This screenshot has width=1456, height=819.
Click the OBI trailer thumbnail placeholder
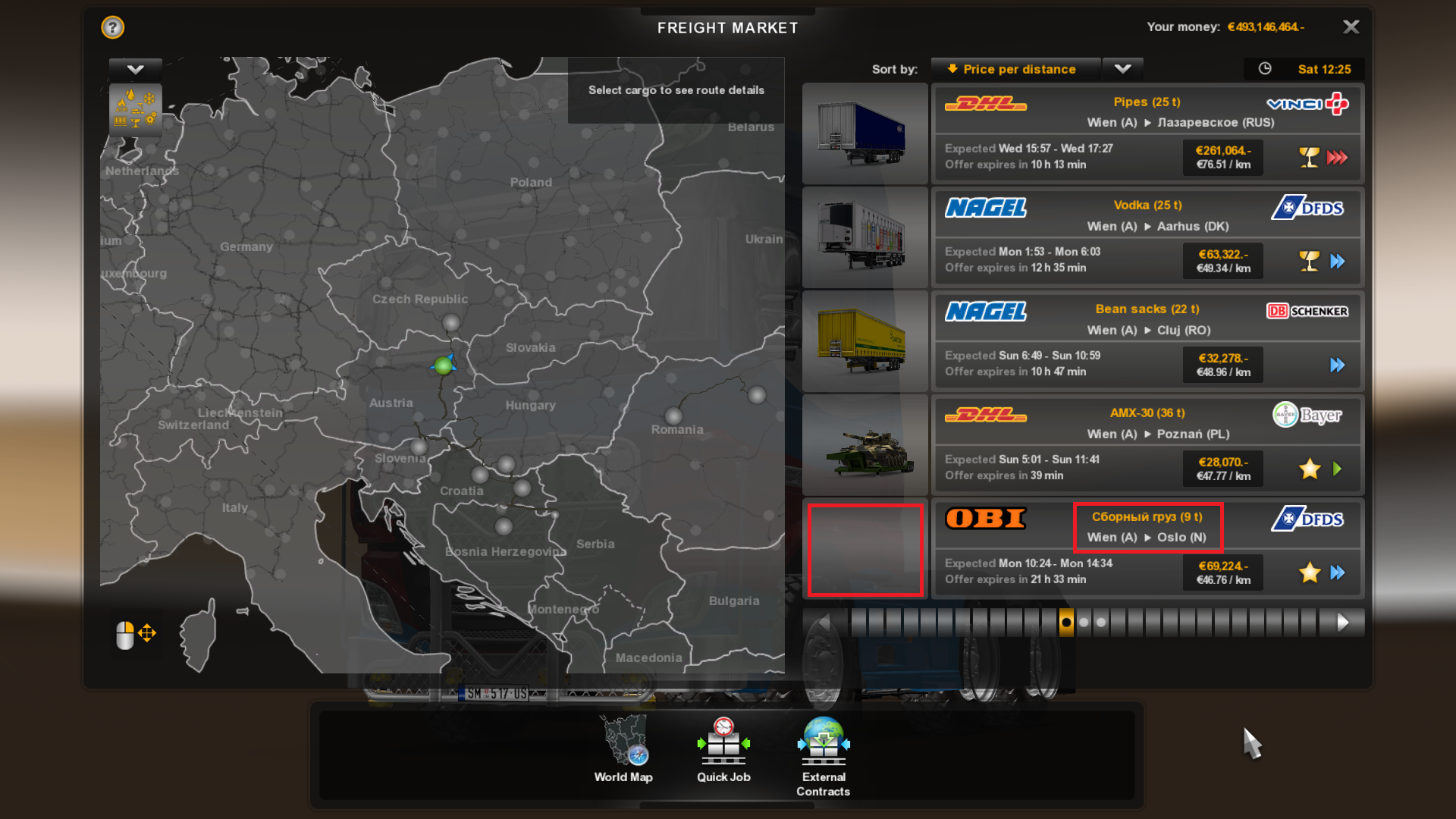tap(865, 550)
